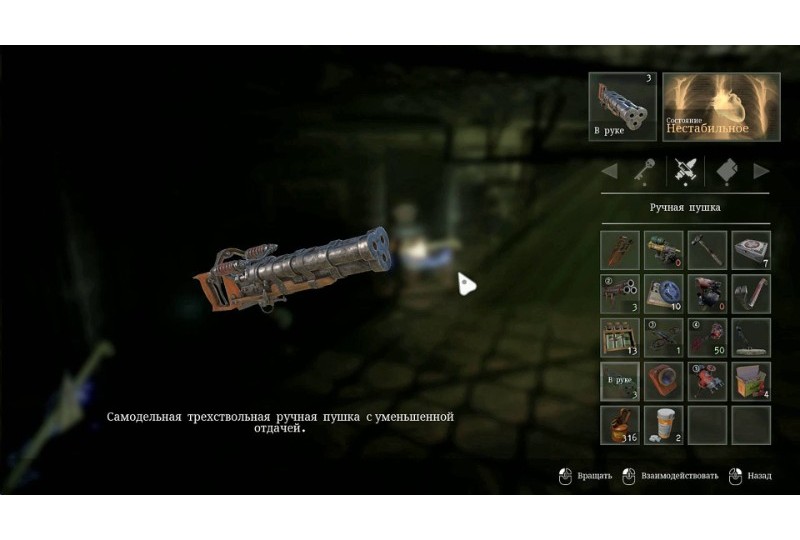
Task: Choose the crossbow inventory slot
Action: tap(663, 338)
